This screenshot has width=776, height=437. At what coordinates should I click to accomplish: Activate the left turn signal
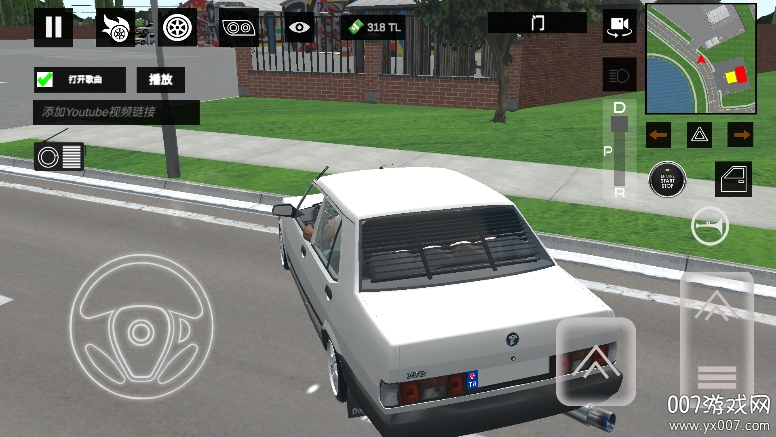(x=658, y=134)
